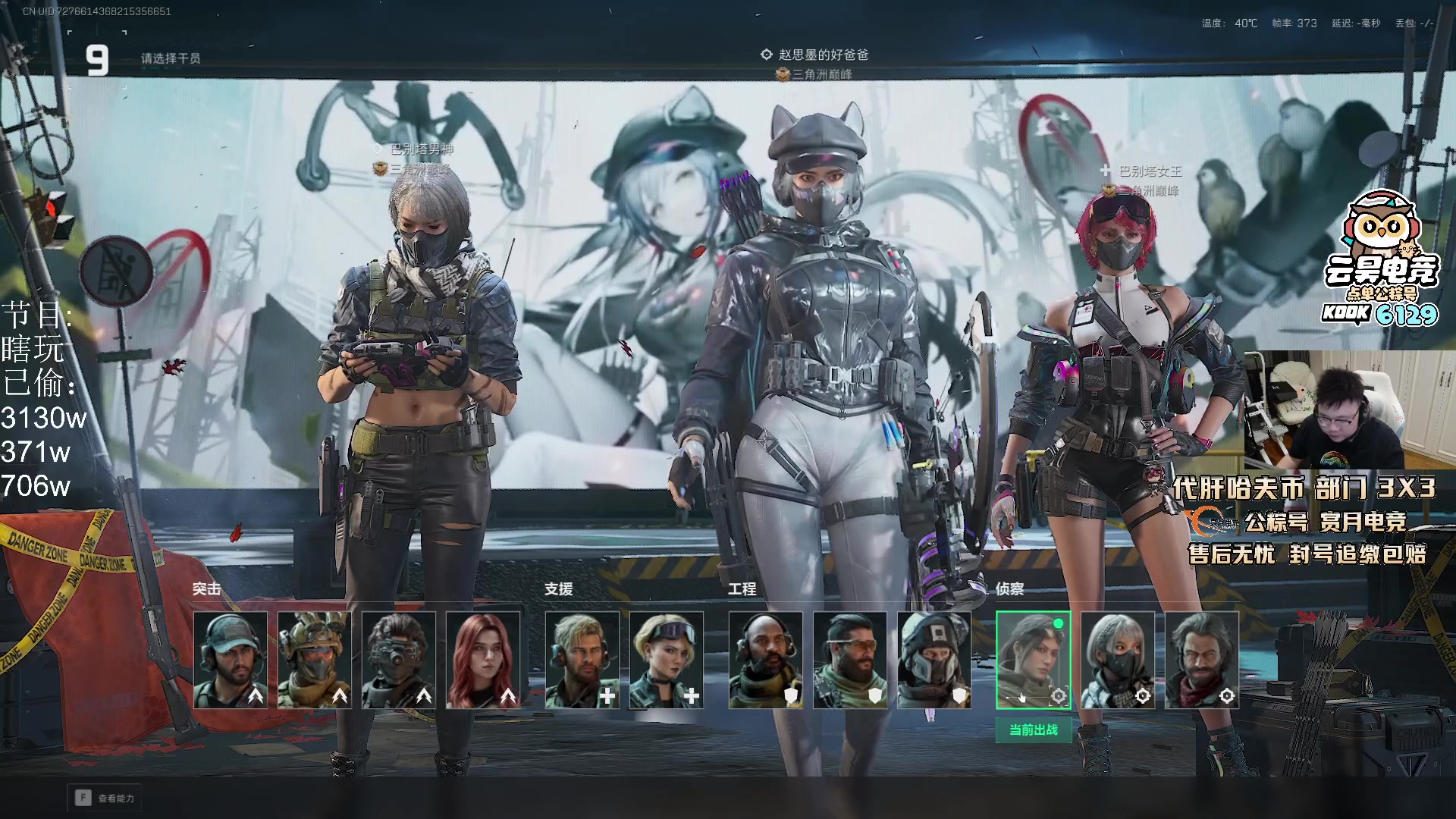1456x819 pixels.
Task: Select the assault operator wearing a teal cap
Action: (x=231, y=660)
